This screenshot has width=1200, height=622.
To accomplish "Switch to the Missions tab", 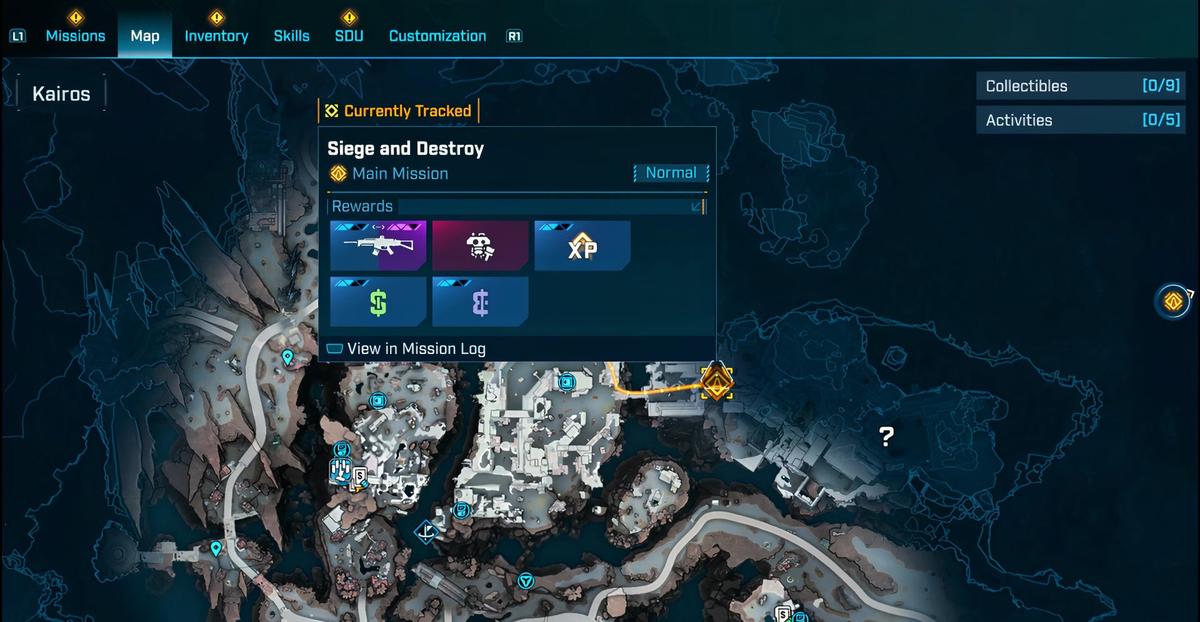I will [x=75, y=36].
